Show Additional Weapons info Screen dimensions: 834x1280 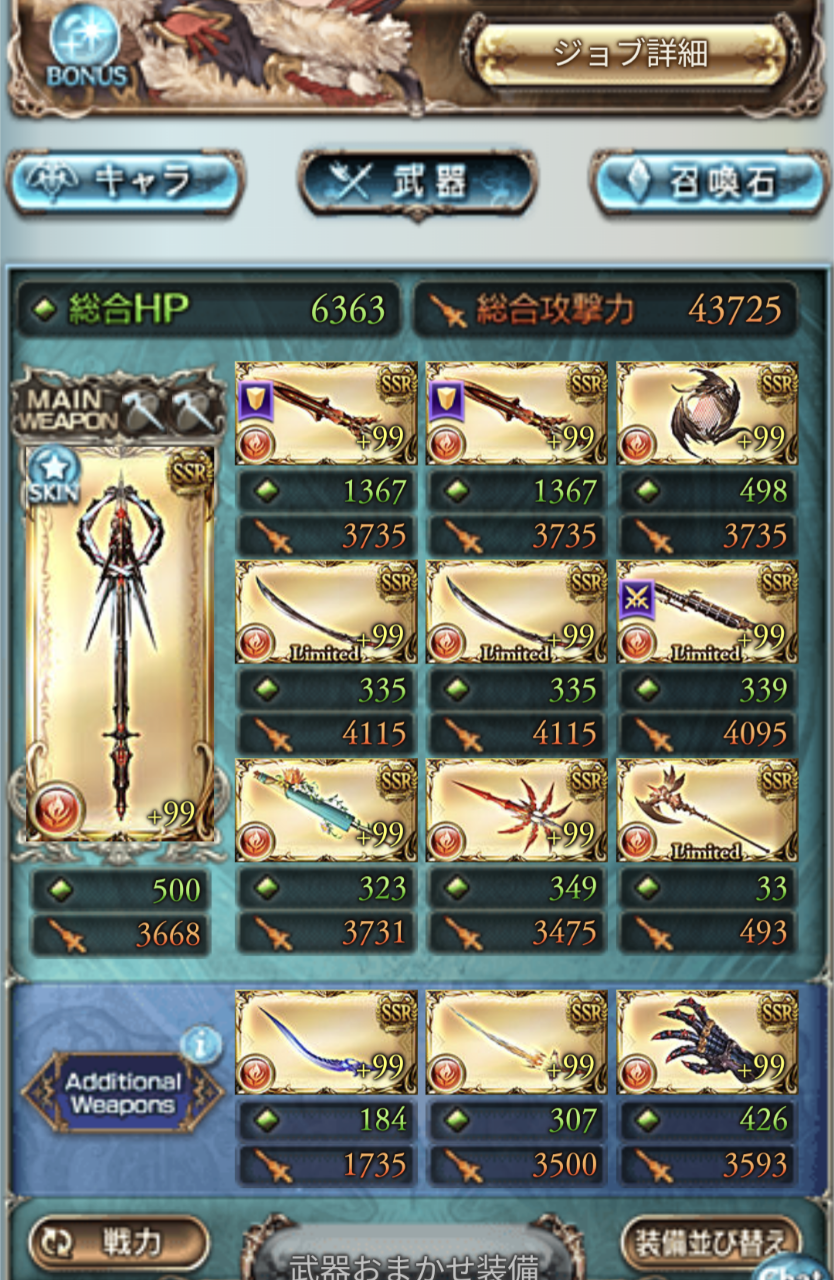pyautogui.click(x=200, y=1046)
